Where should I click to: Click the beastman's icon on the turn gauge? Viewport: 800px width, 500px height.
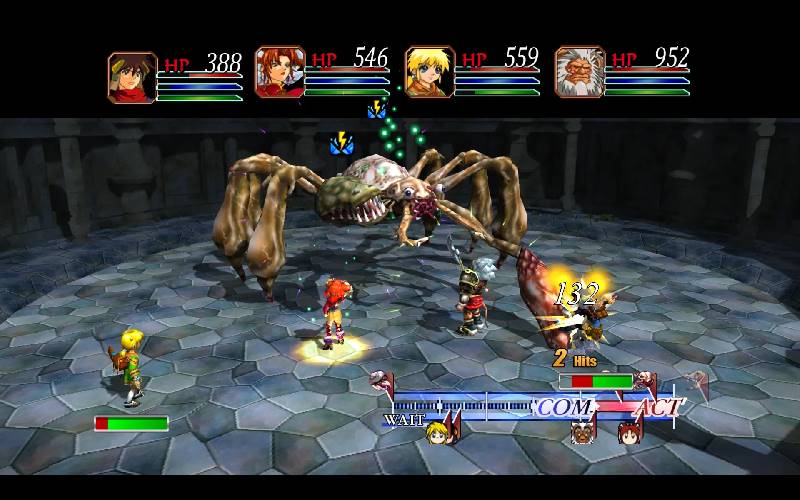coord(581,433)
